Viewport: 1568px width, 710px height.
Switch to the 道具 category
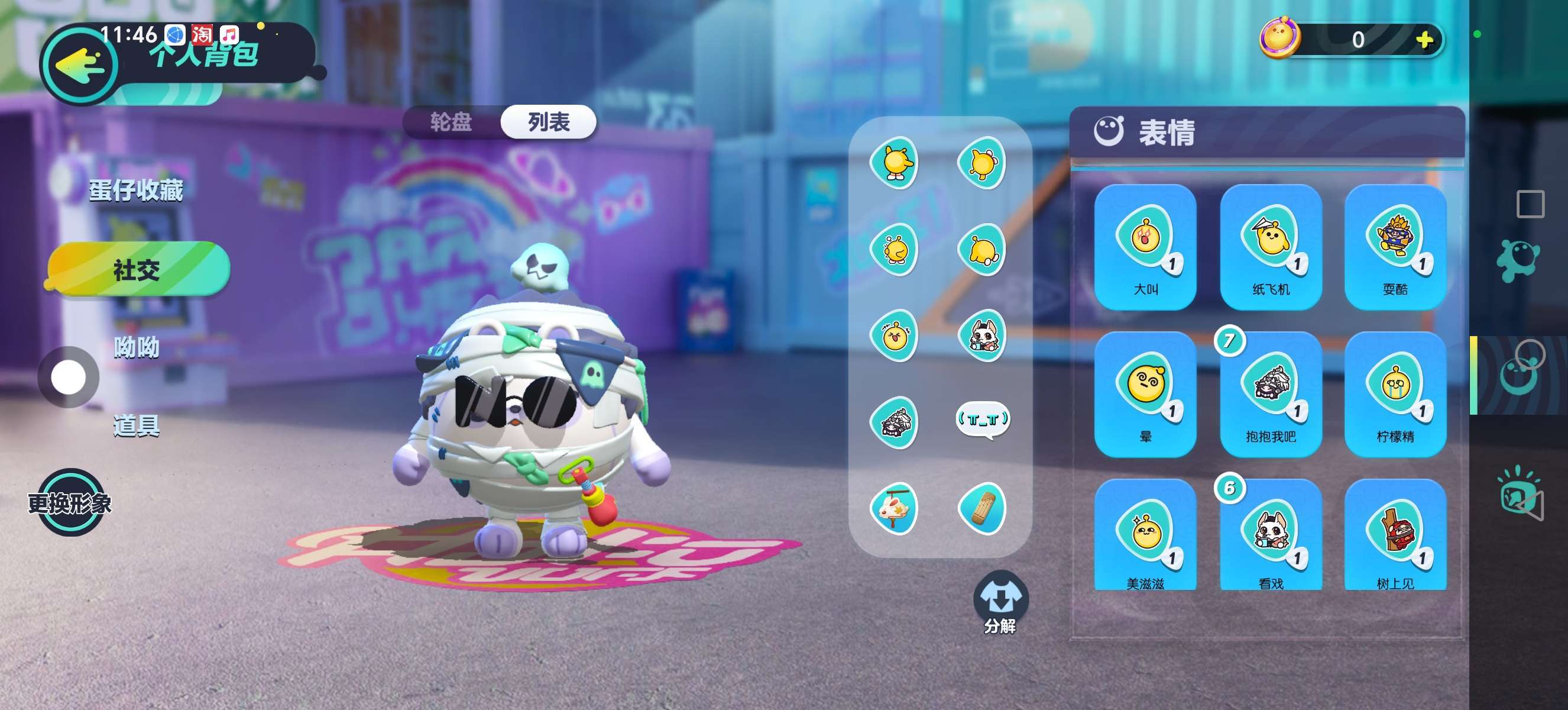coord(137,425)
